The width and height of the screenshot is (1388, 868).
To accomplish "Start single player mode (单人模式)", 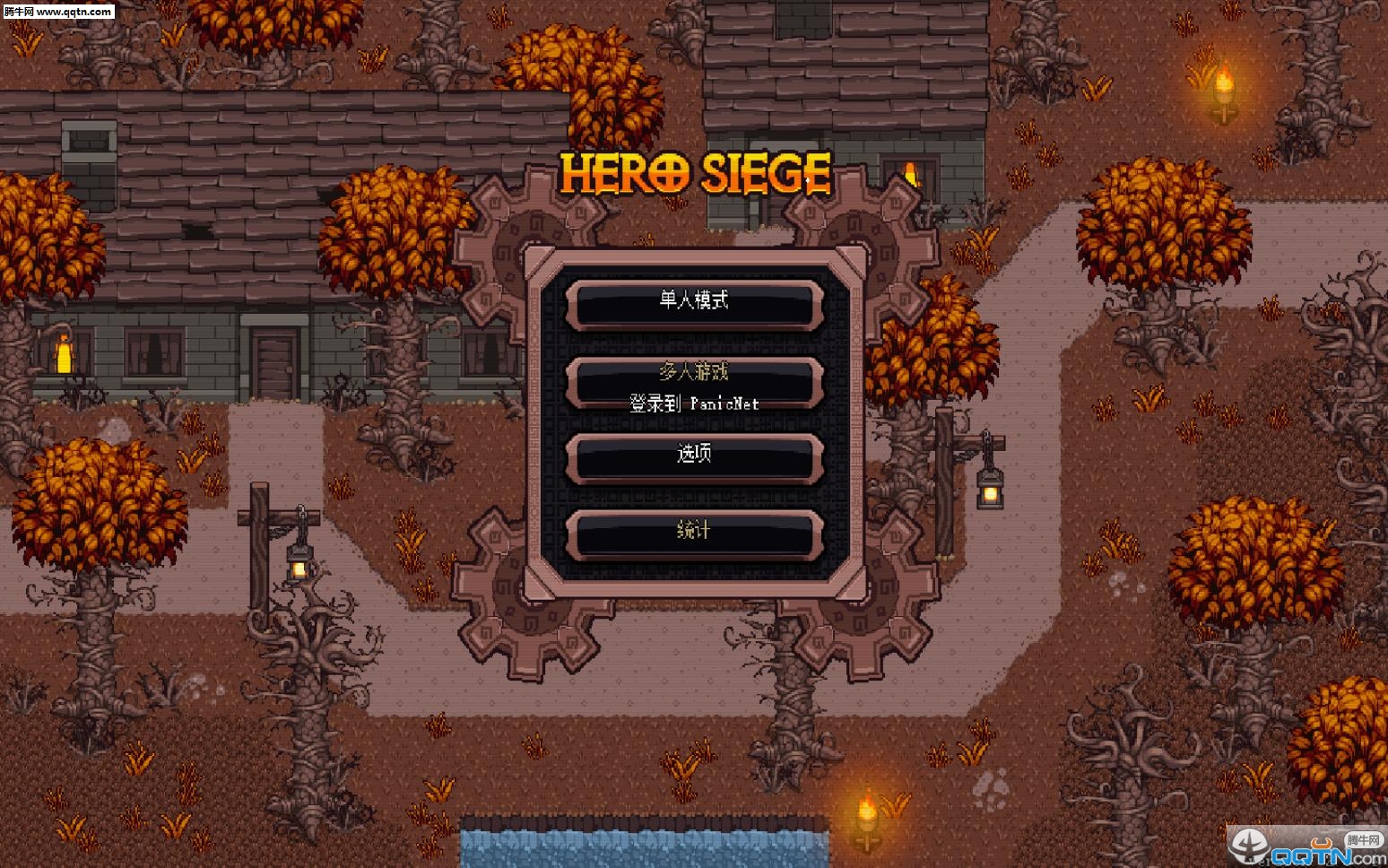I will (694, 302).
